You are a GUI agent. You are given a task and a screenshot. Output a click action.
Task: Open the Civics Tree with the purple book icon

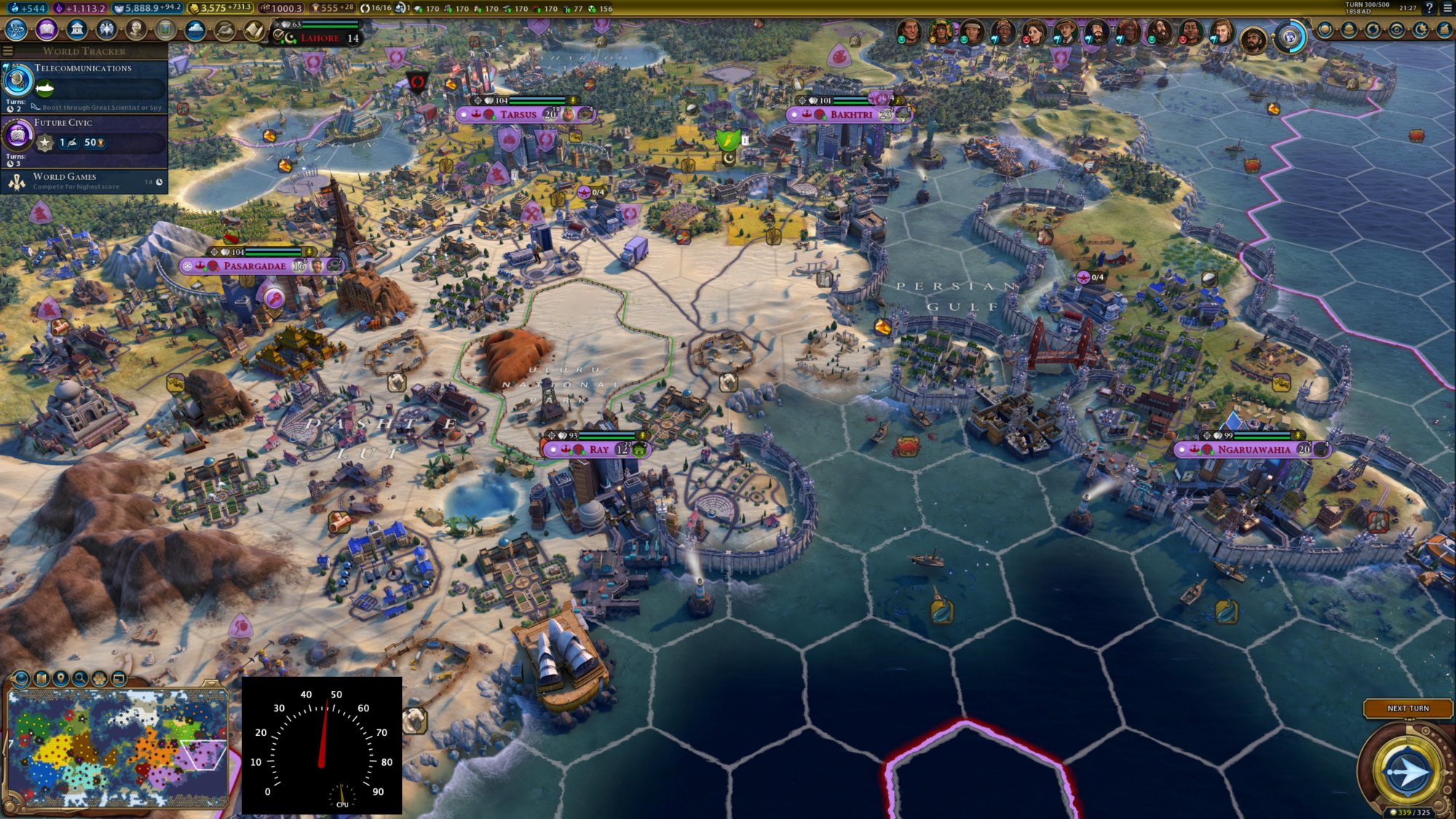[45, 29]
